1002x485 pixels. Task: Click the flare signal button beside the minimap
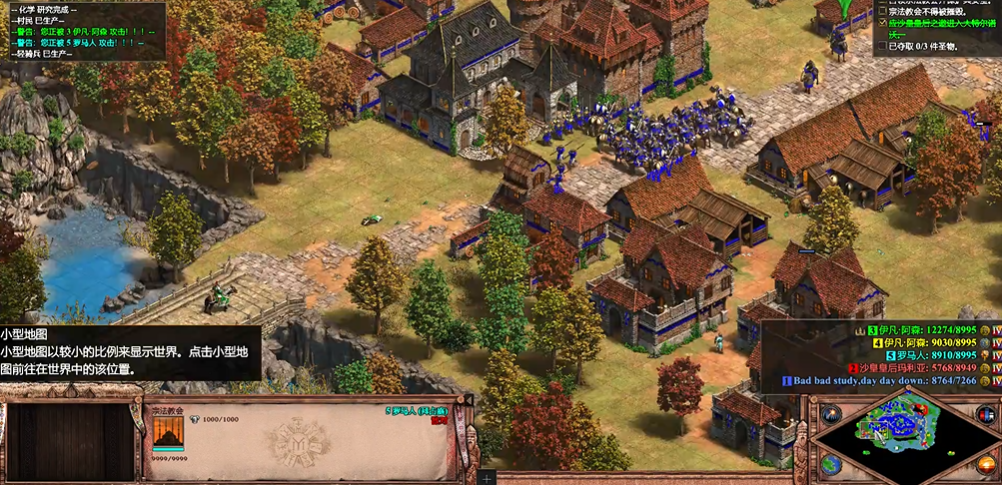831,414
